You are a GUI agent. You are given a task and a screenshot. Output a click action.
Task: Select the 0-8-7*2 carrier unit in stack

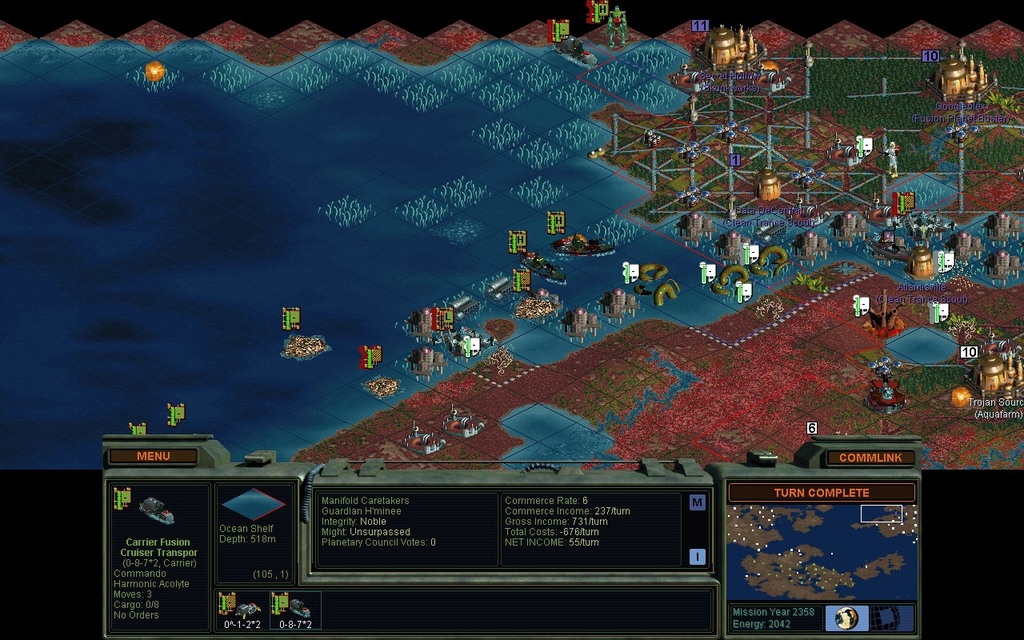click(x=295, y=609)
